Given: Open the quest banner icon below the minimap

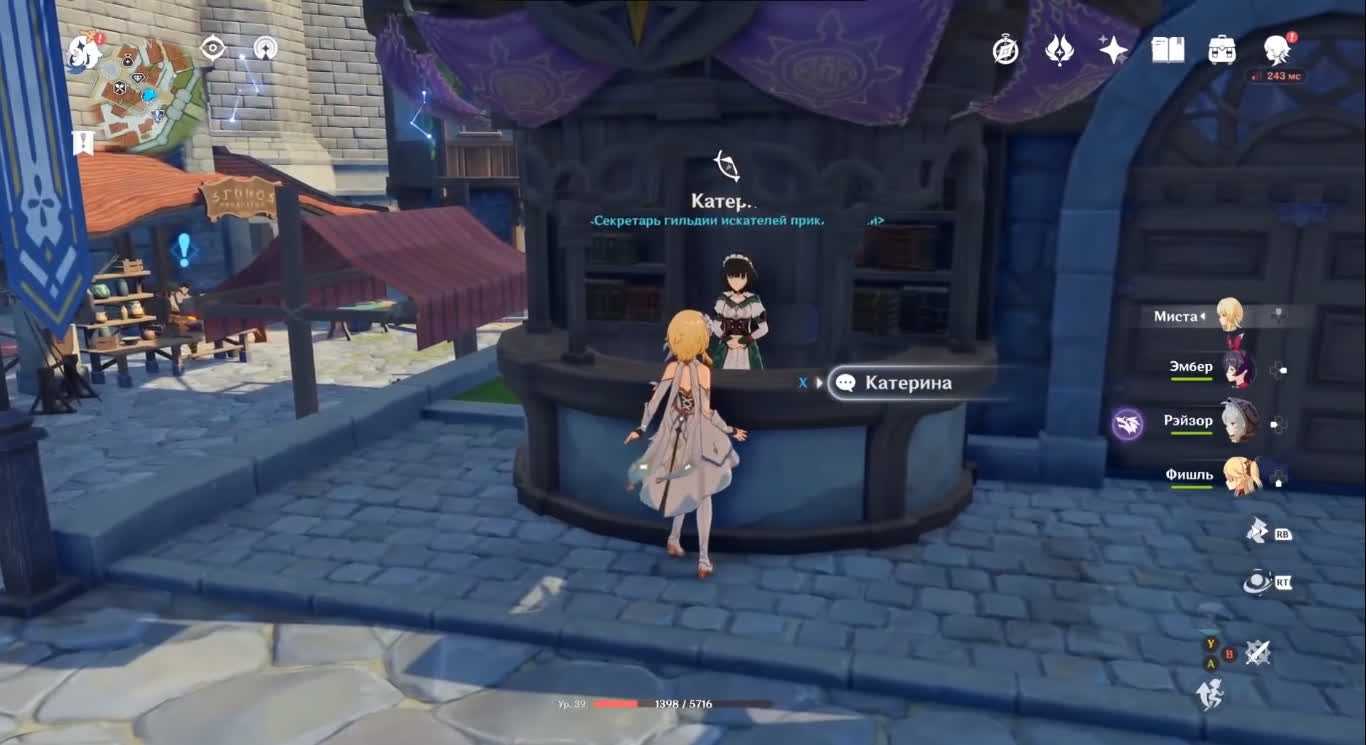Looking at the screenshot, I should click(x=83, y=143).
